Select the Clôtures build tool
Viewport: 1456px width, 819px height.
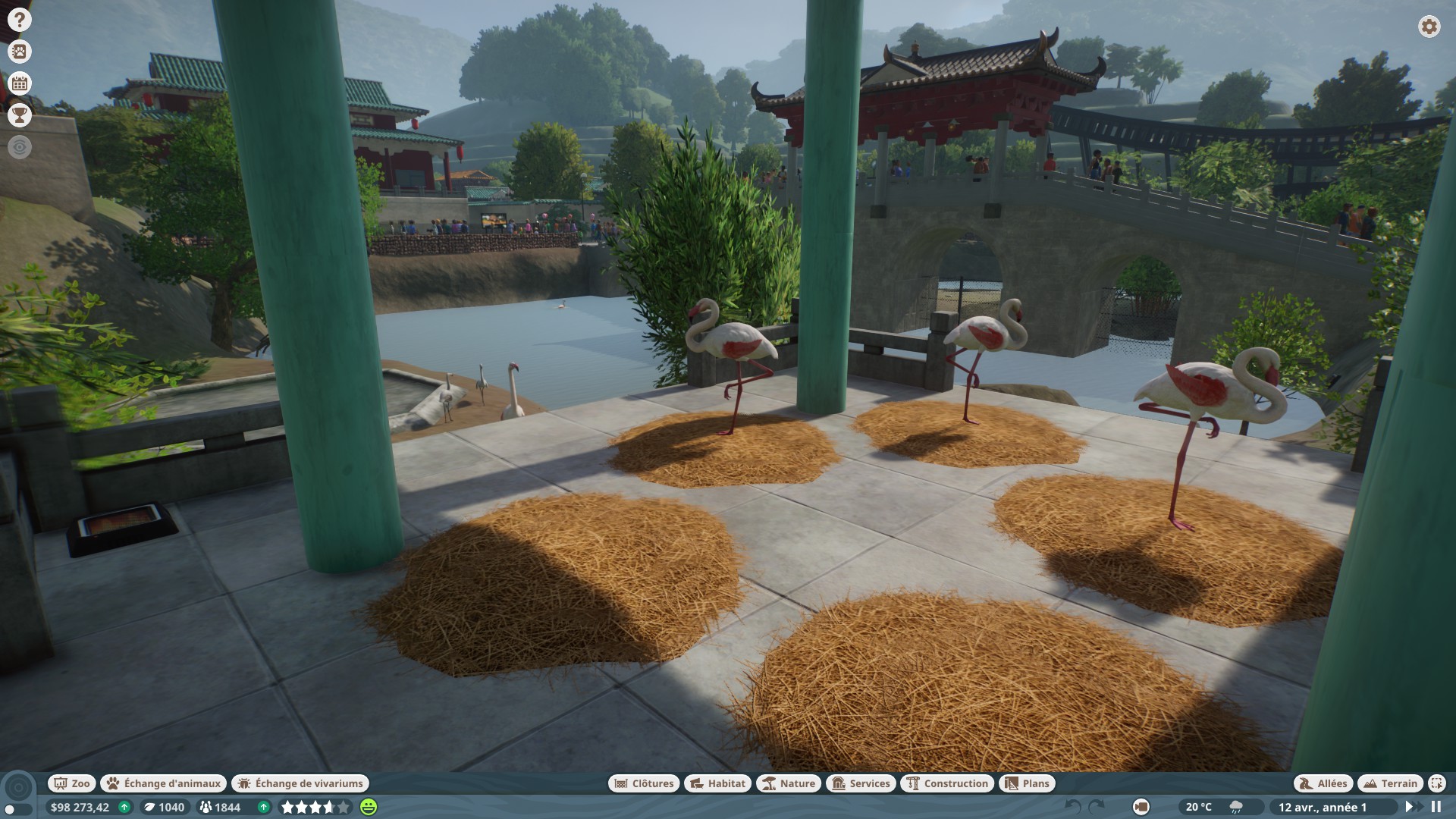(x=643, y=783)
